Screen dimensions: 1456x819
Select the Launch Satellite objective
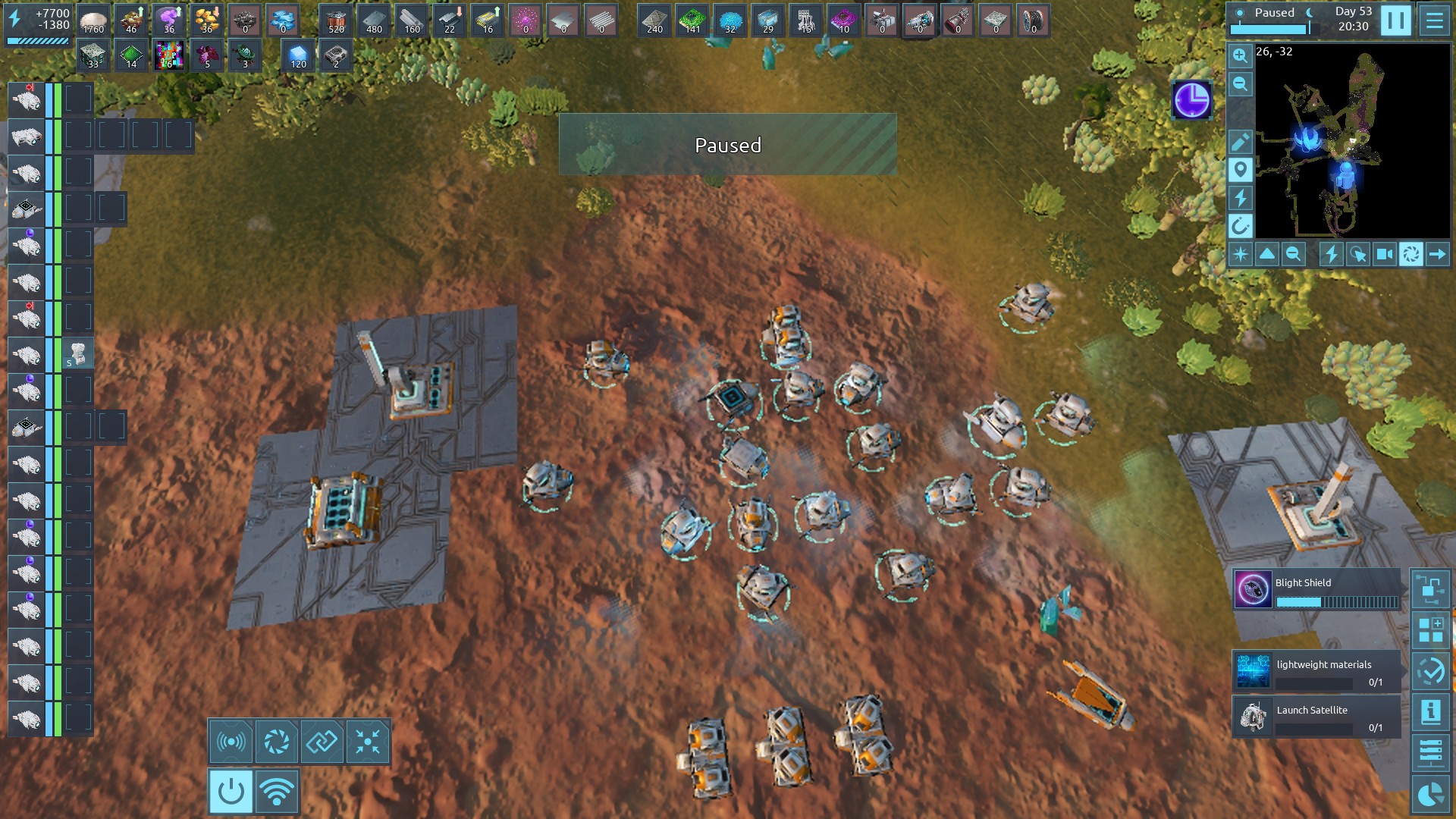point(1316,717)
